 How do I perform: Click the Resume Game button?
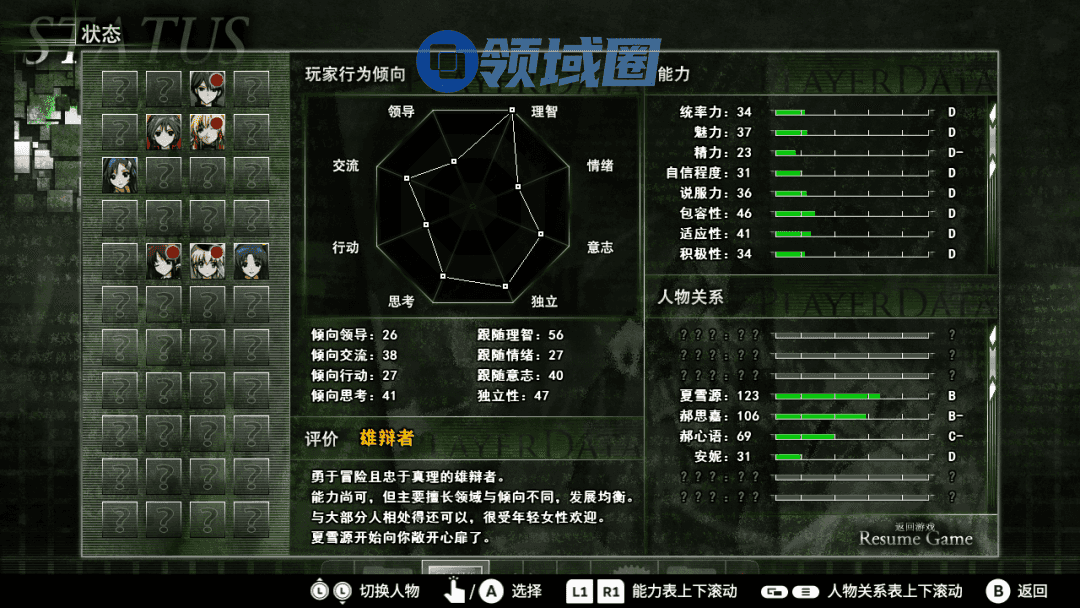pyautogui.click(x=915, y=537)
